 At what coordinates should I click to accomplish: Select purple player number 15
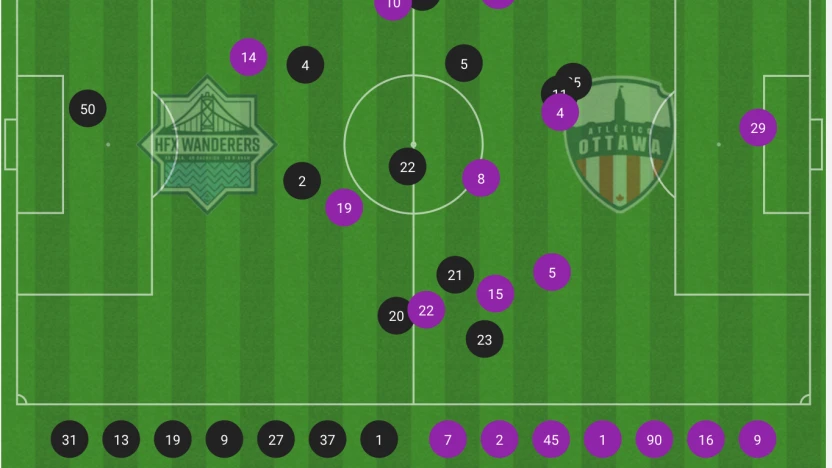coord(495,294)
